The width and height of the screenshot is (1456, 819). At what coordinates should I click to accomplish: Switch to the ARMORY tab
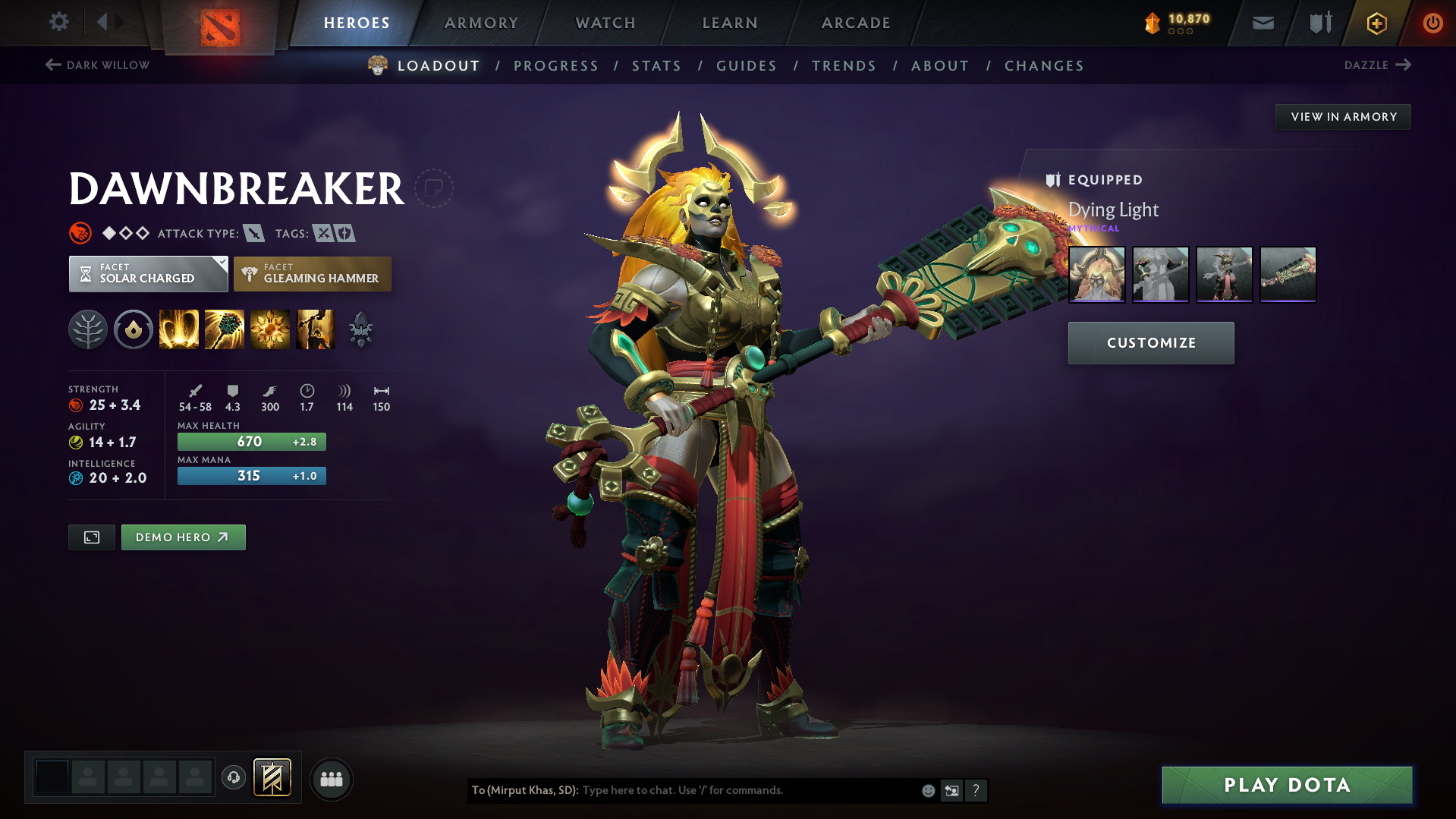coord(481,23)
